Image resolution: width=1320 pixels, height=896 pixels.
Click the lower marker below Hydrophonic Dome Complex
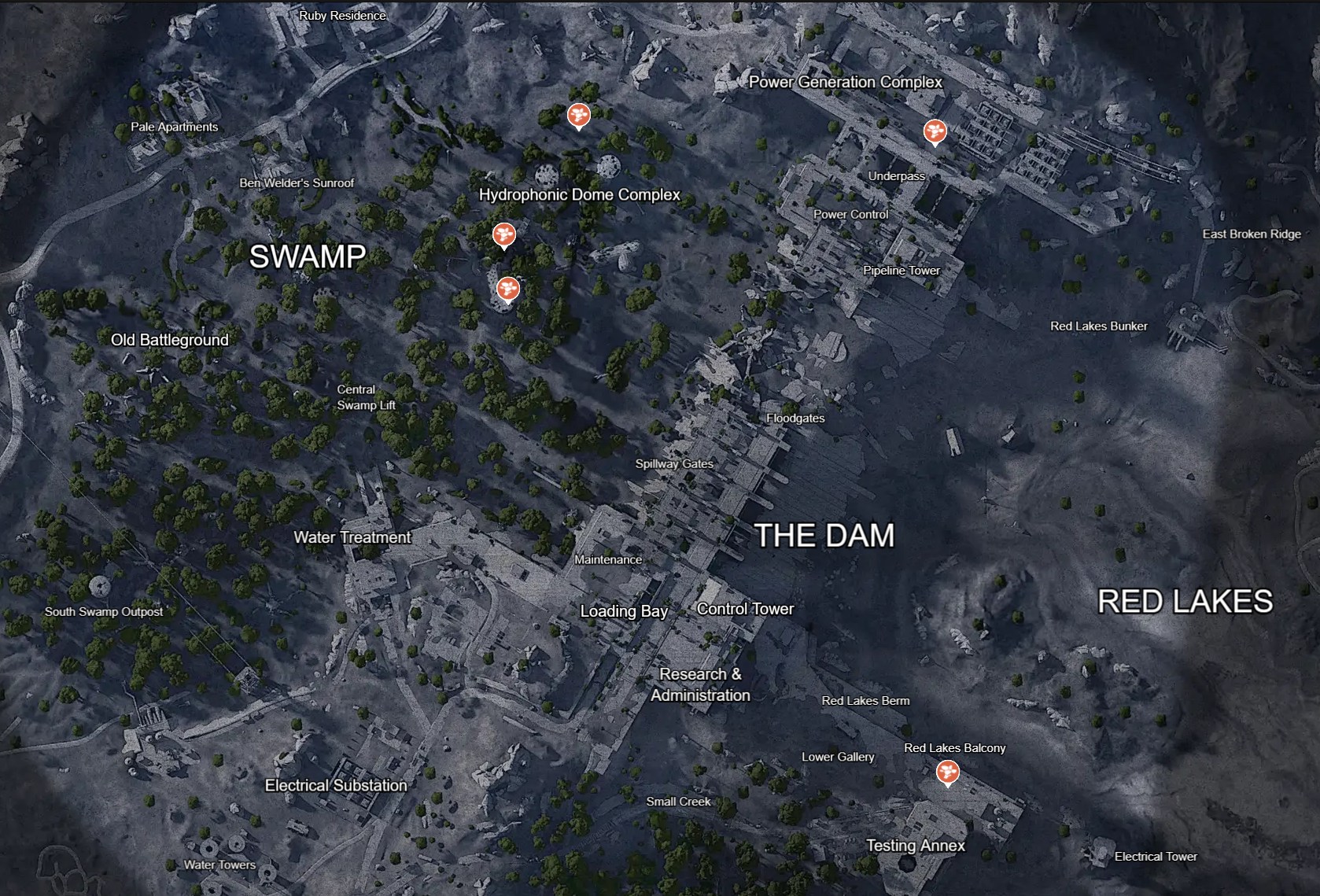coord(508,289)
